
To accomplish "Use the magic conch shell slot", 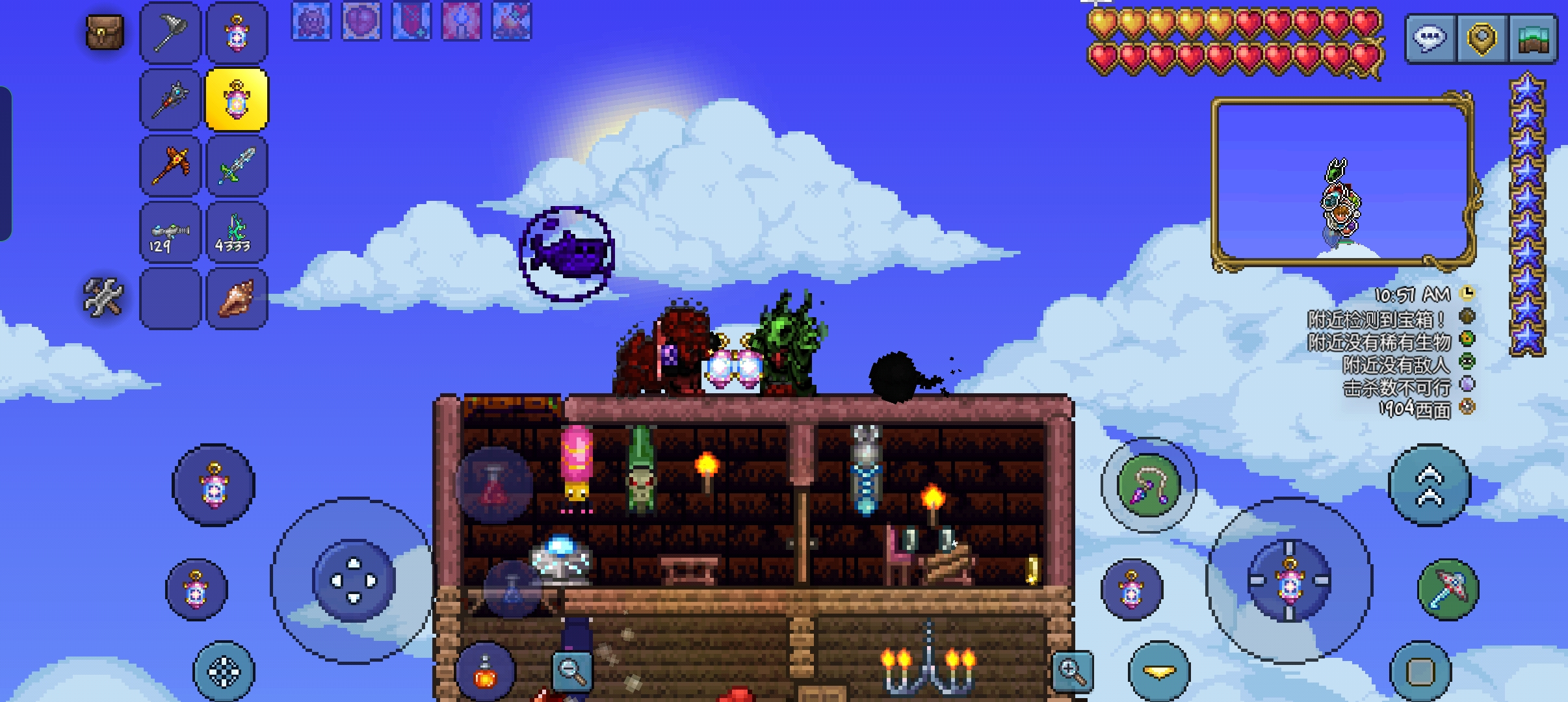I will point(237,299).
